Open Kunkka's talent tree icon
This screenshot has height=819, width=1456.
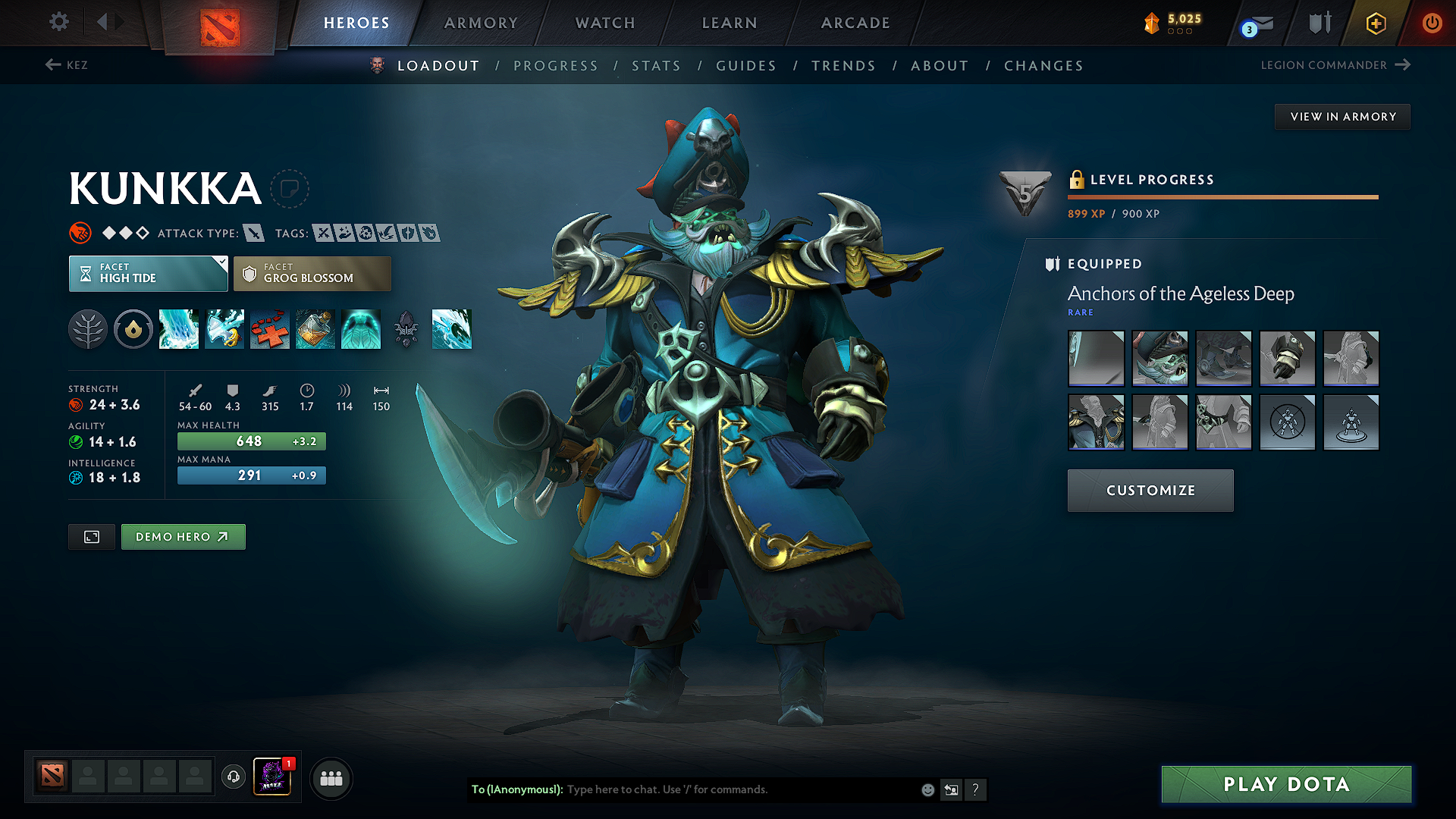(88, 329)
